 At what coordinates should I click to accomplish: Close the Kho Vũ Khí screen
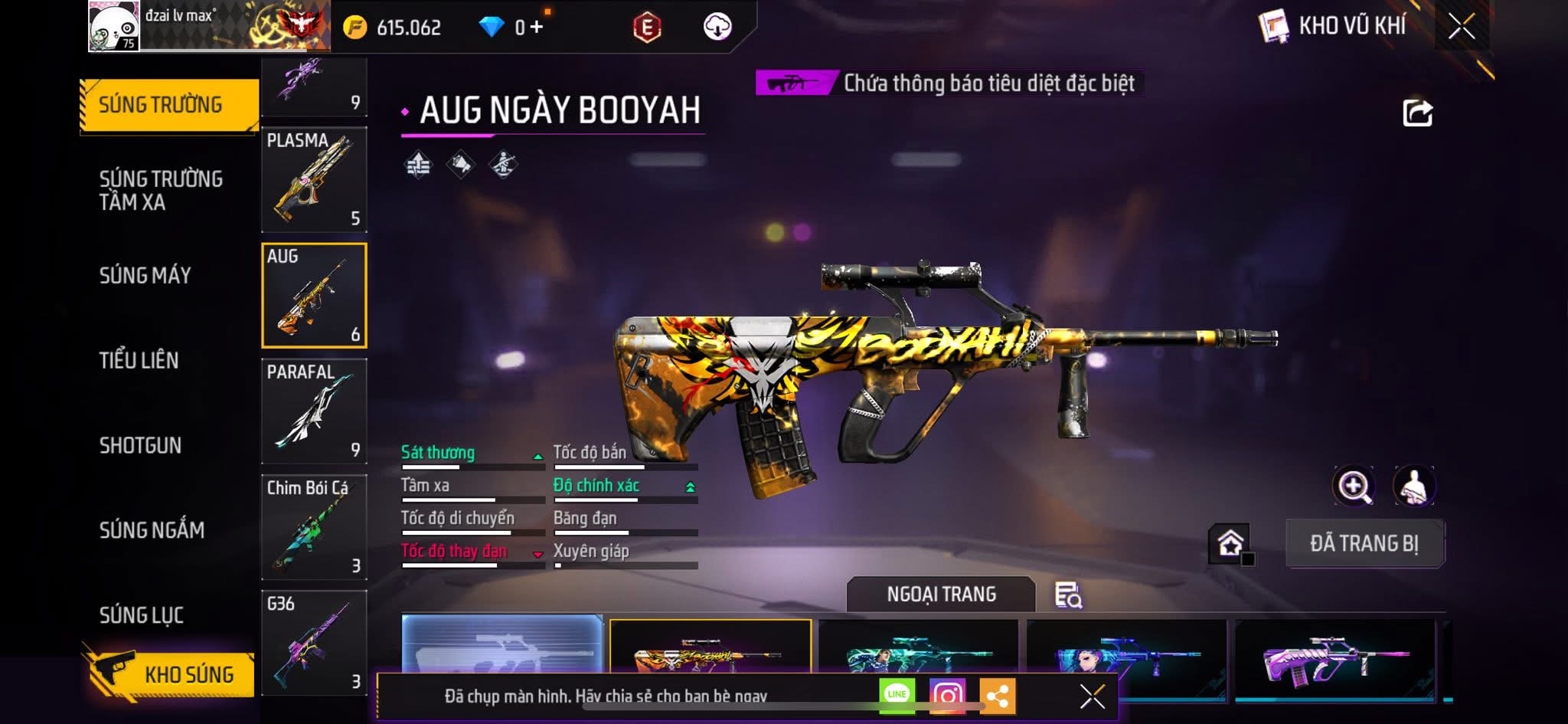1461,27
